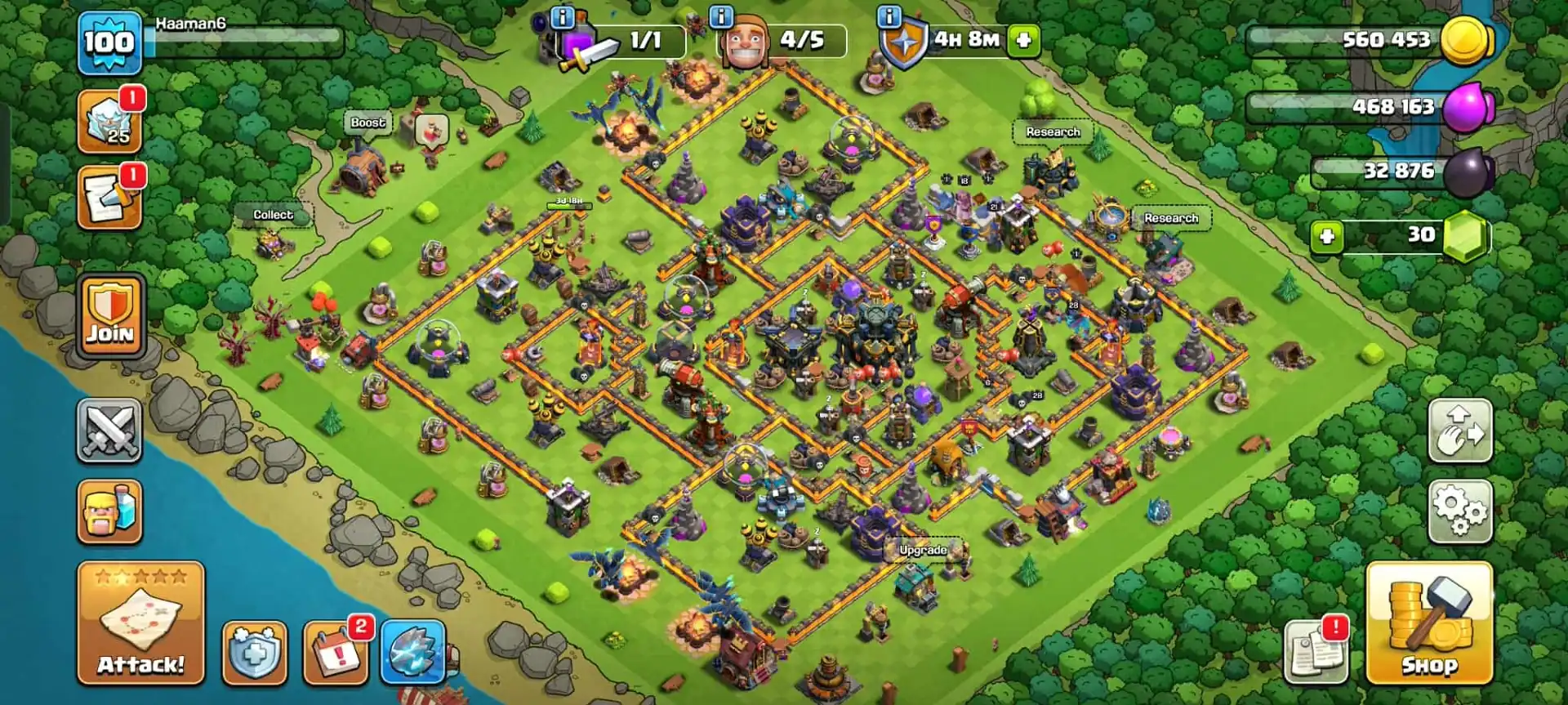
Task: Open Research at the right laboratory
Action: coord(1172,218)
